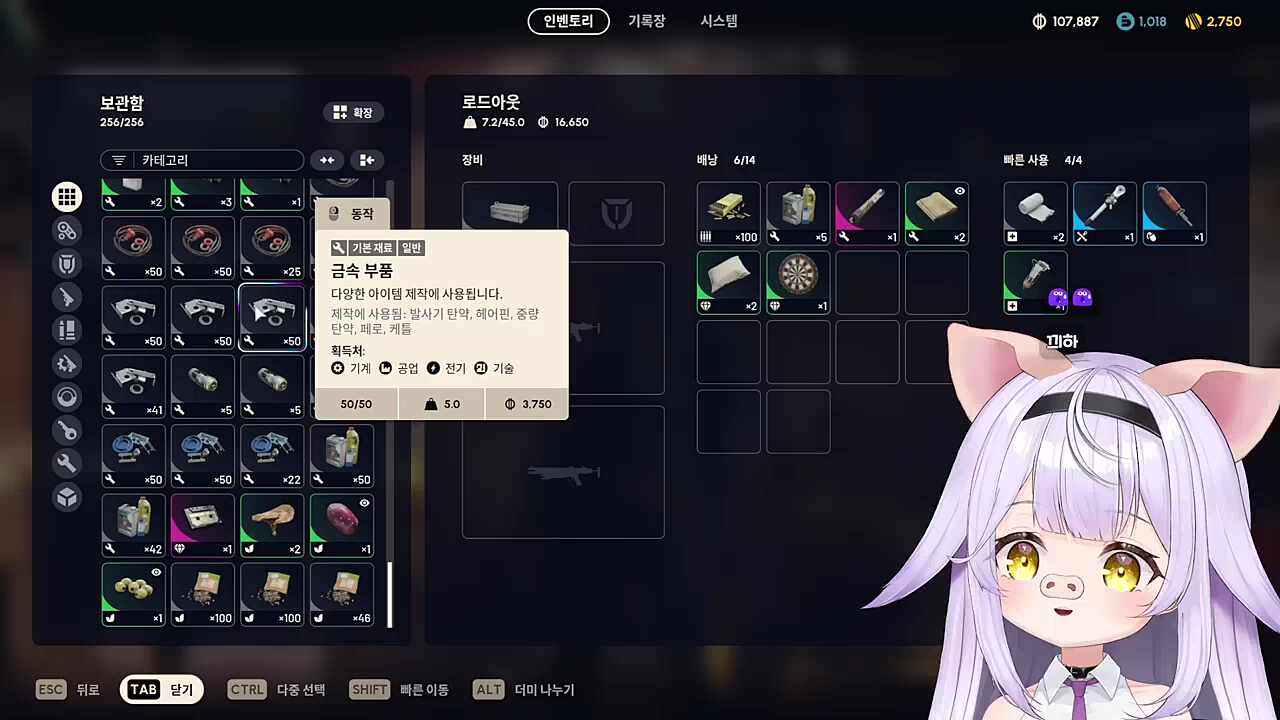Open the weapons category in the sidebar
1280x720 pixels.
tap(67, 297)
